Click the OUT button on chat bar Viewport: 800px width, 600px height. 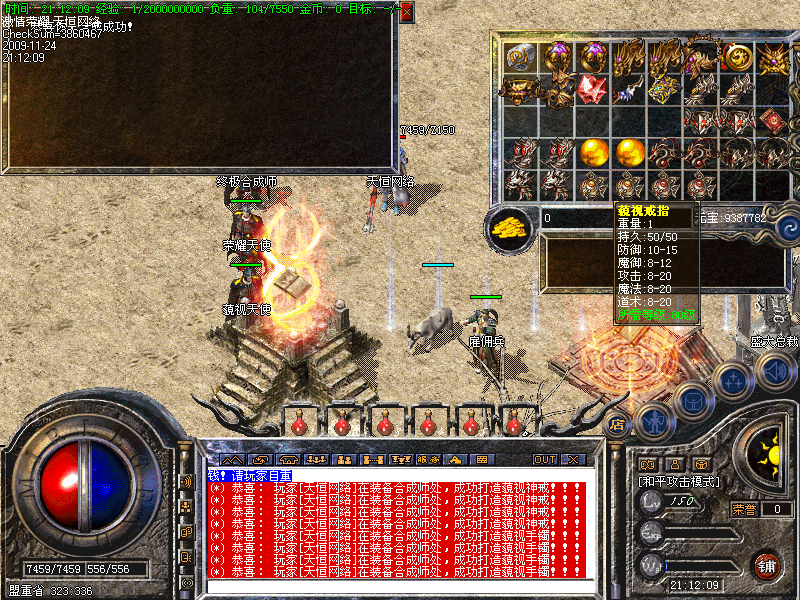tap(544, 459)
